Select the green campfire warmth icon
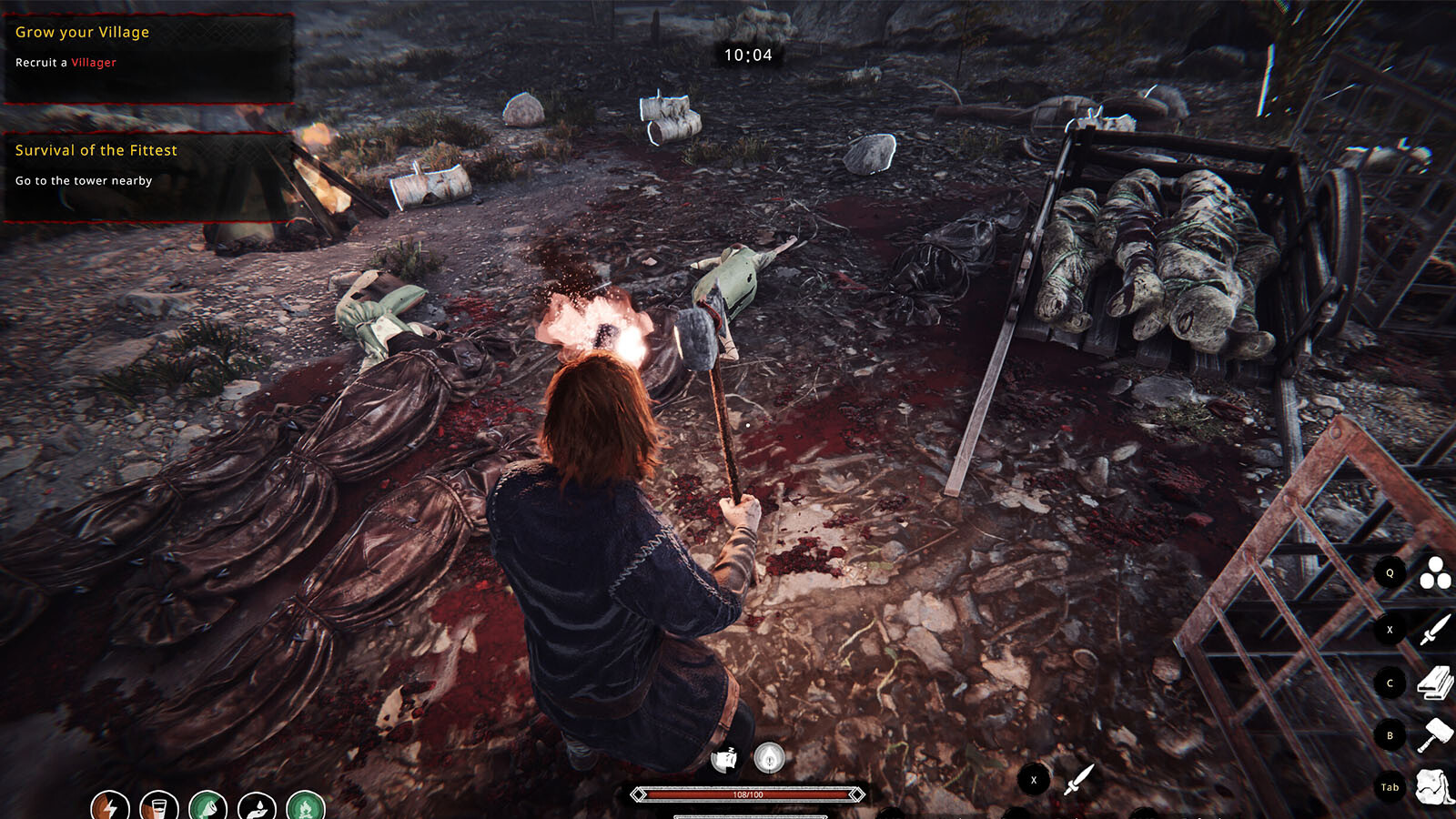The width and height of the screenshot is (1456, 819). pyautogui.click(x=306, y=806)
